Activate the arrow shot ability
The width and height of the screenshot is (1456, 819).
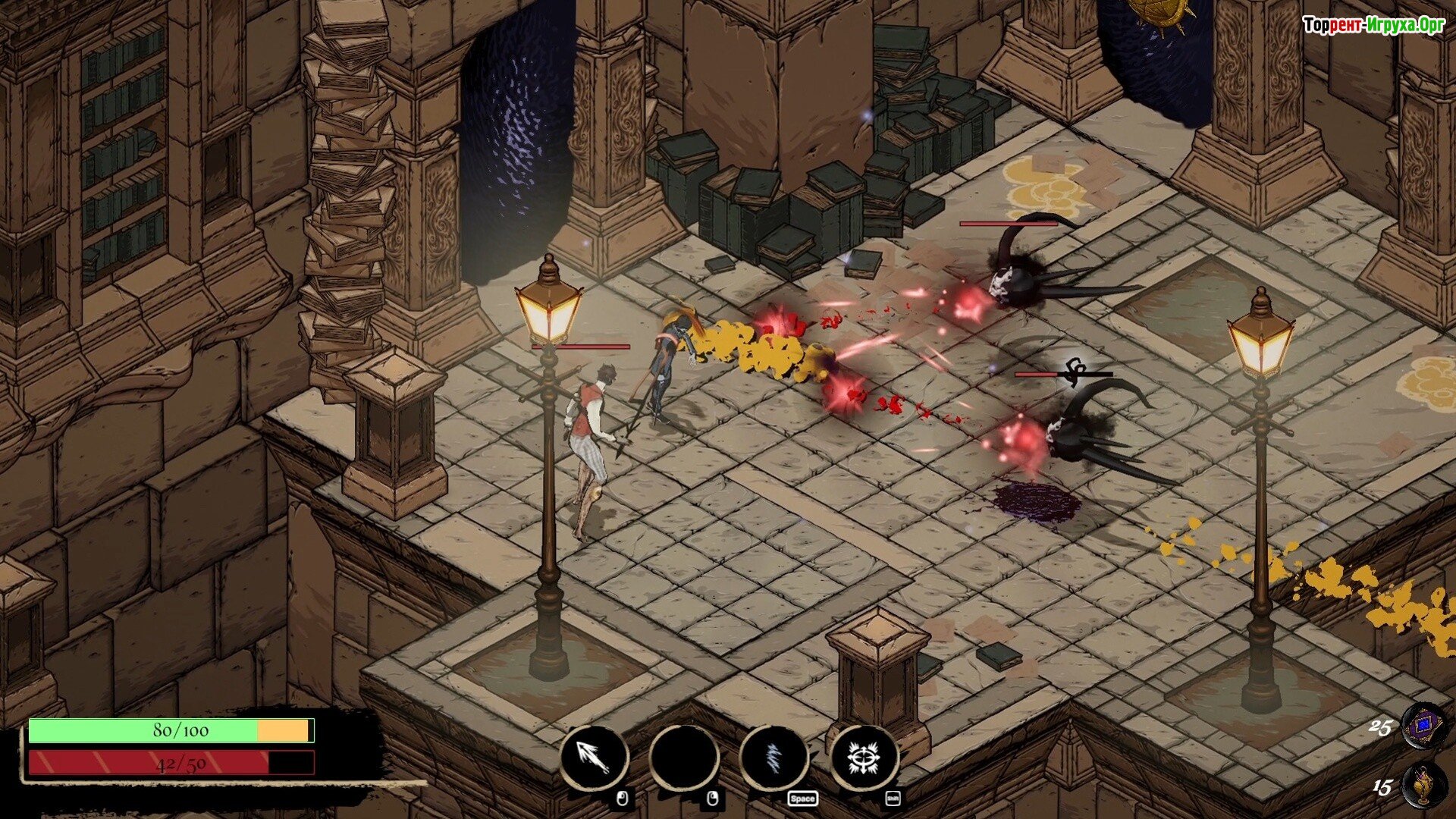tap(594, 758)
